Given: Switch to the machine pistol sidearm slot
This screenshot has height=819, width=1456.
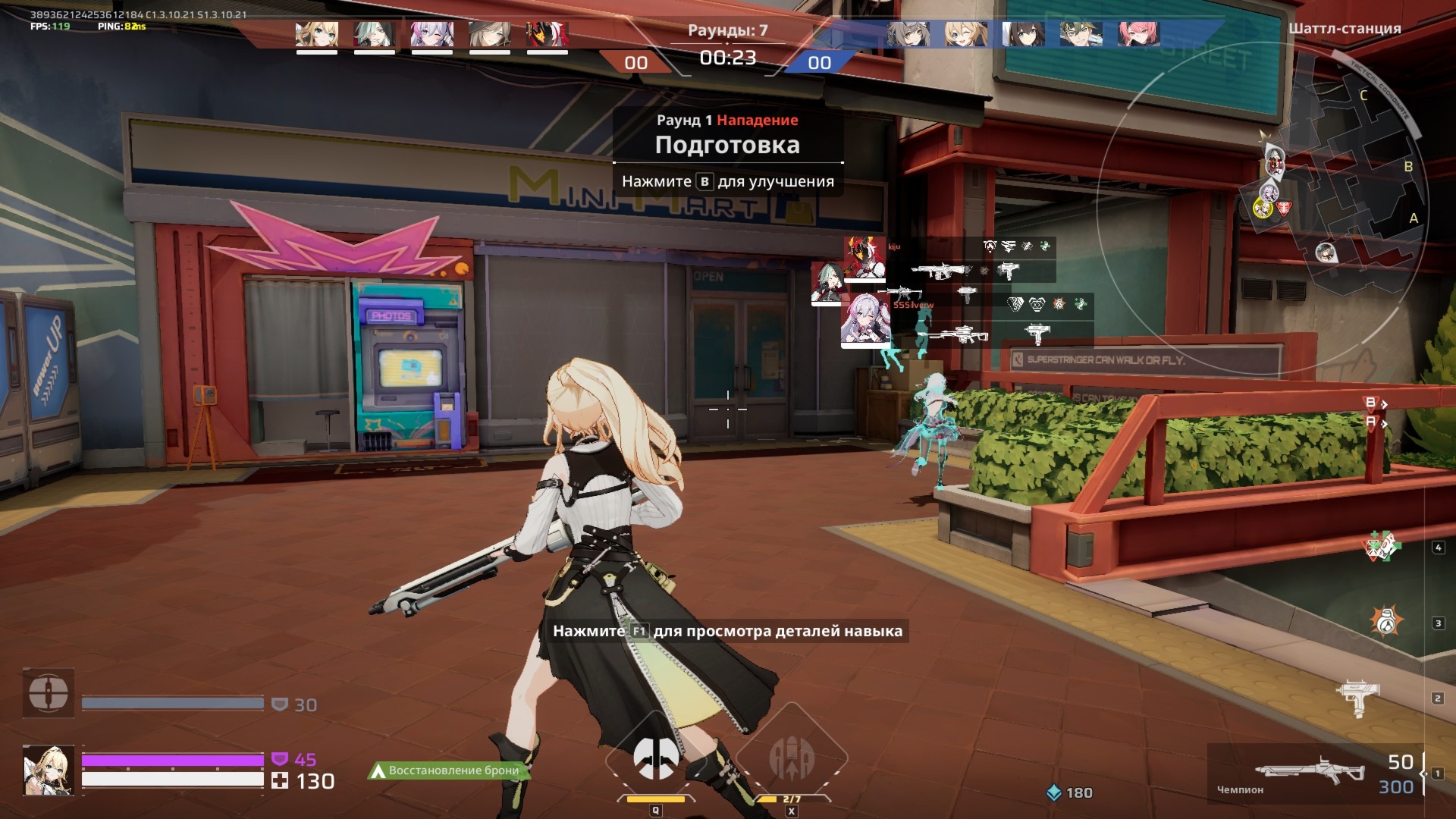Looking at the screenshot, I should (1360, 698).
